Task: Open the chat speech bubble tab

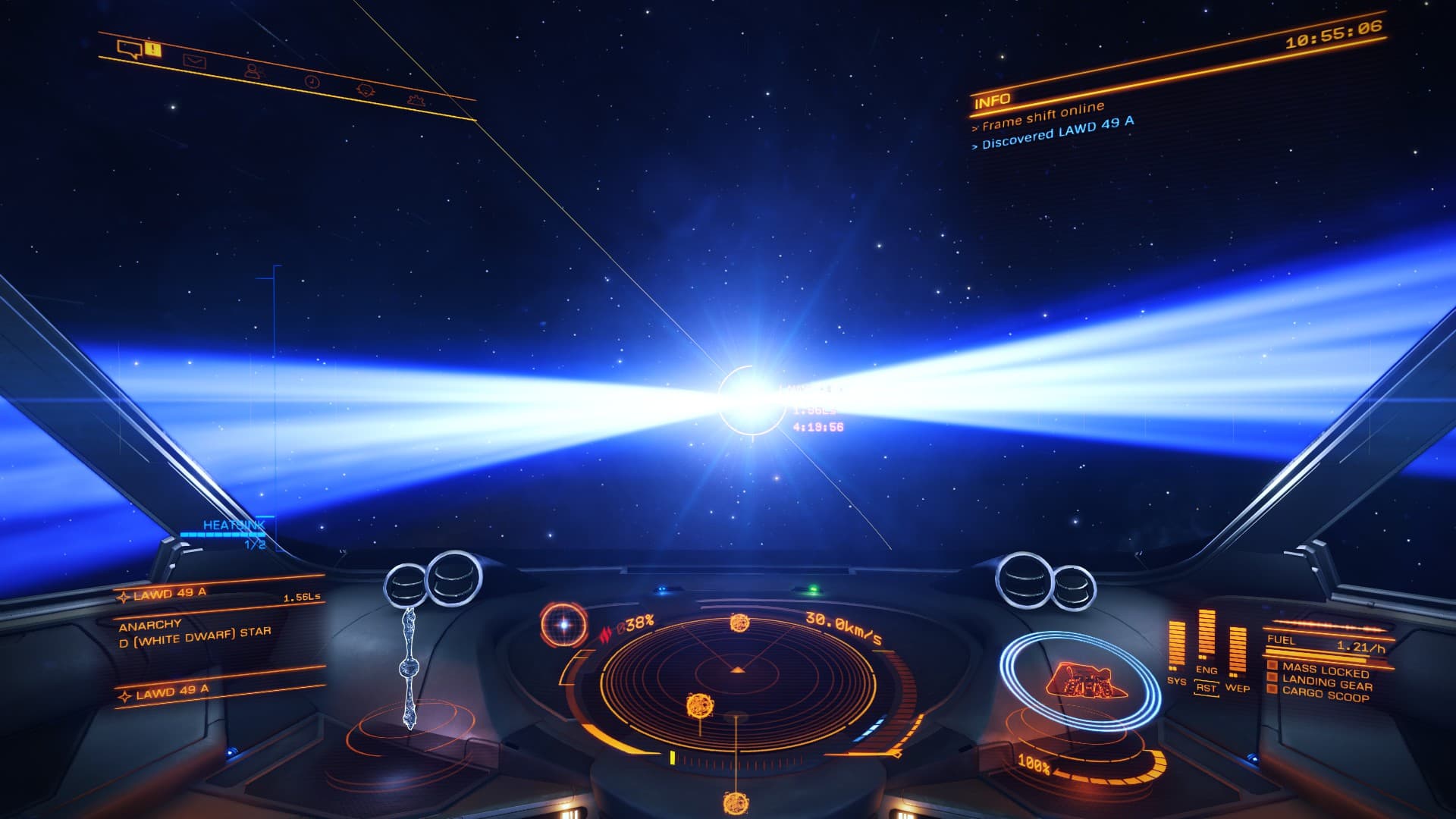Action: tap(129, 49)
